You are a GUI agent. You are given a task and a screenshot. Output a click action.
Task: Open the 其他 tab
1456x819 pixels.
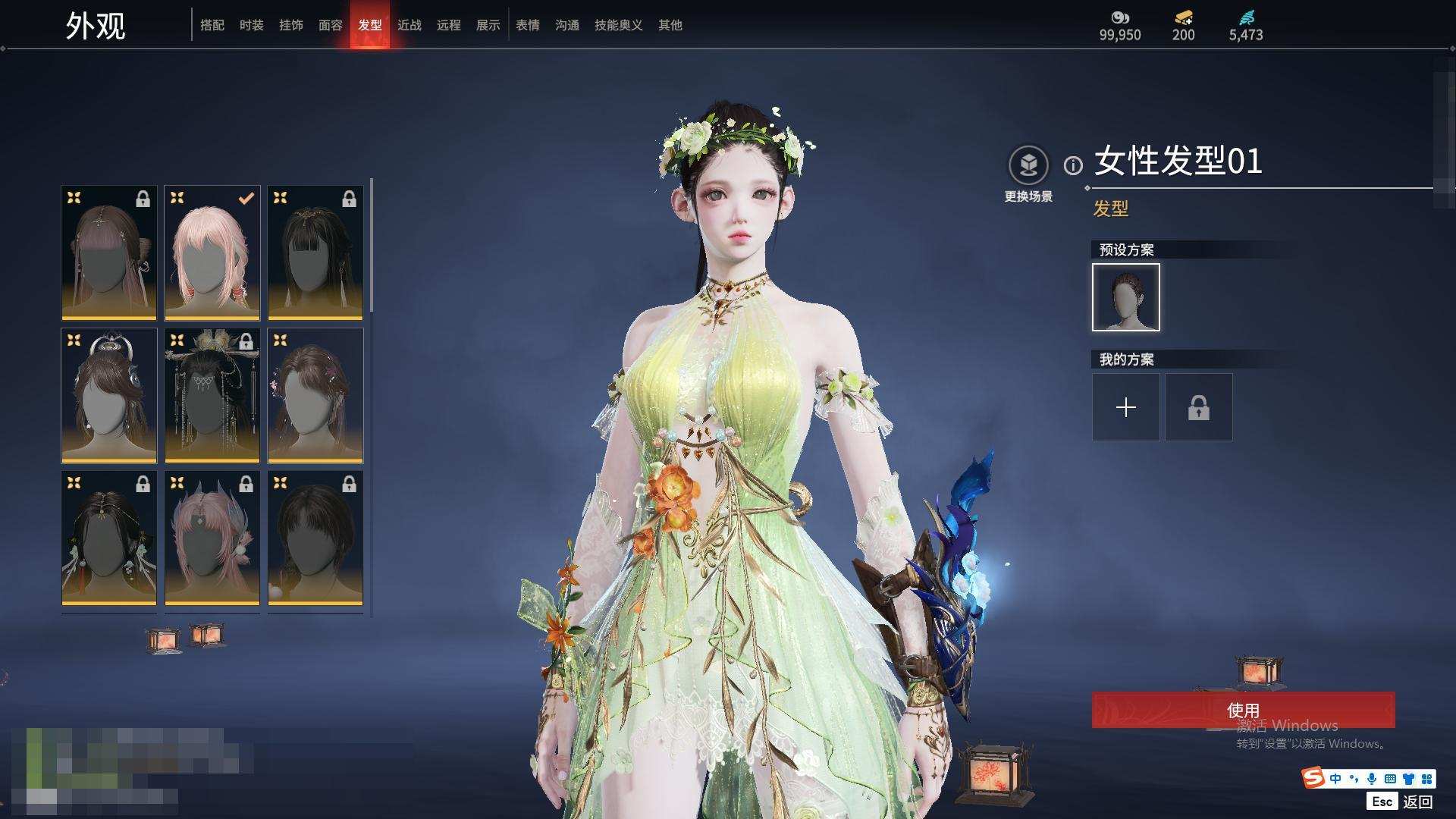point(670,25)
